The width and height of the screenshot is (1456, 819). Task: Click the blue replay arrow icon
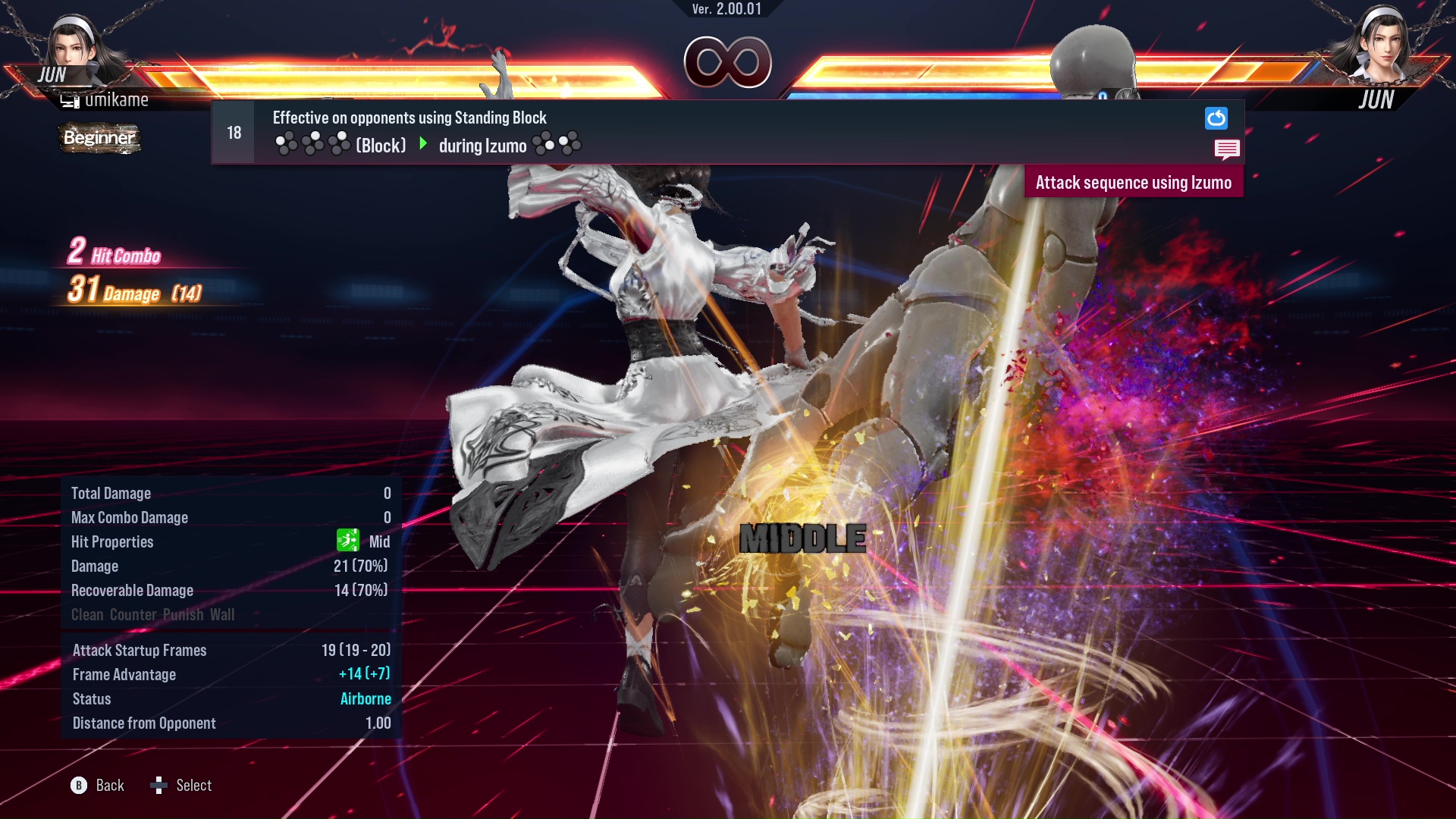[x=1216, y=118]
